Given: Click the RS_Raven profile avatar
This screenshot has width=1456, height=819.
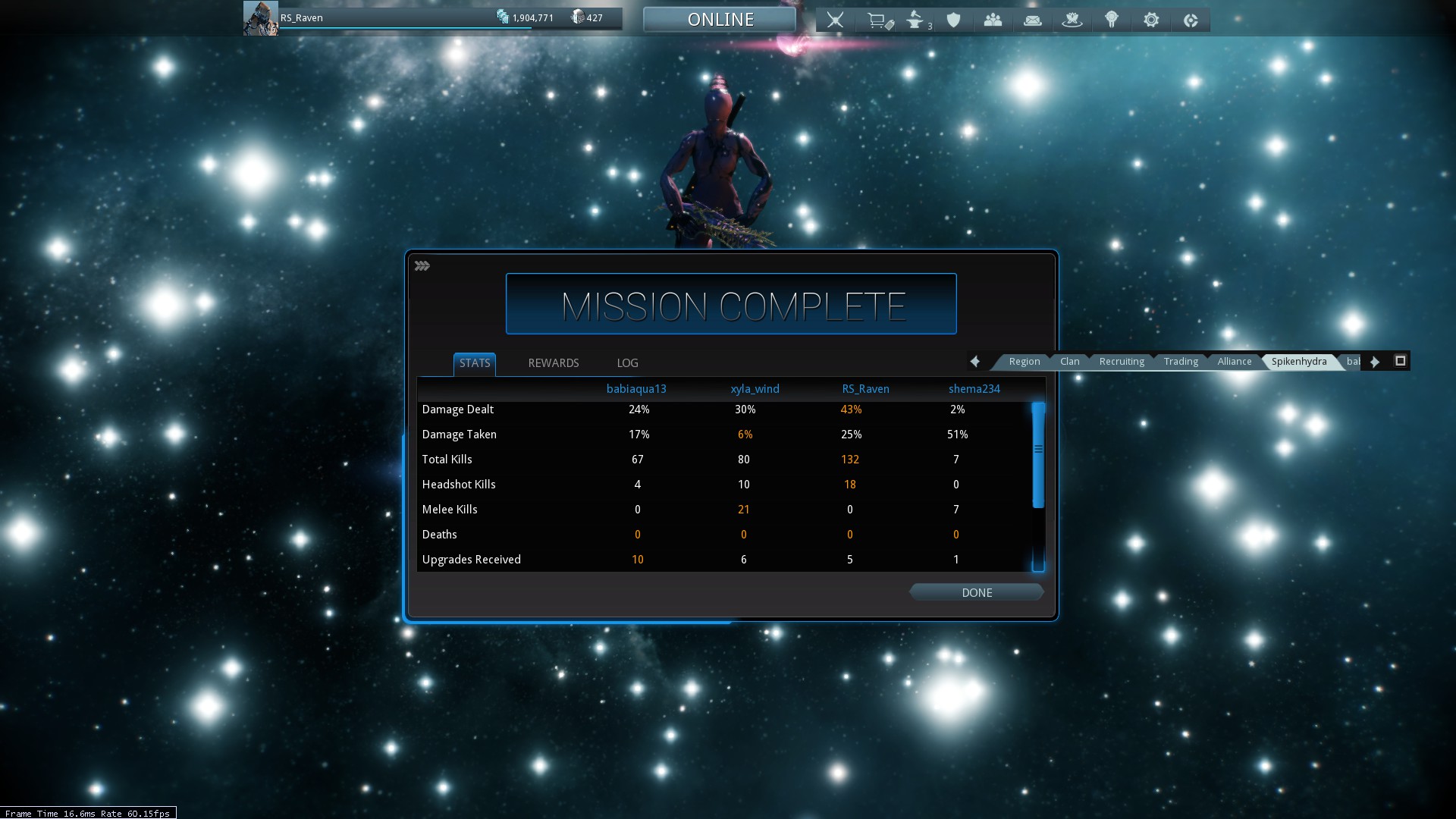Looking at the screenshot, I should (x=260, y=18).
